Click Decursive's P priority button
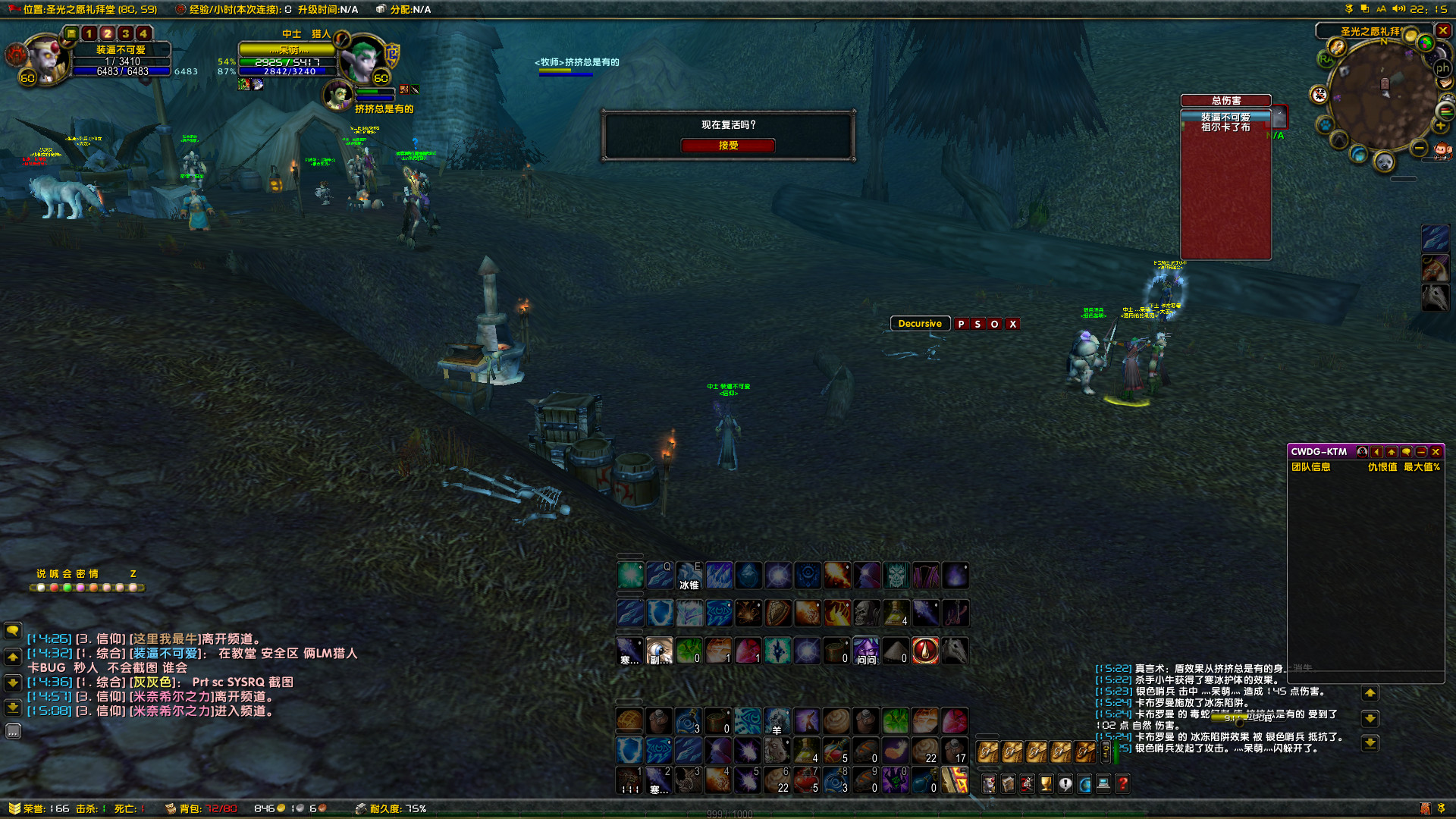The height and width of the screenshot is (819, 1456). click(961, 324)
